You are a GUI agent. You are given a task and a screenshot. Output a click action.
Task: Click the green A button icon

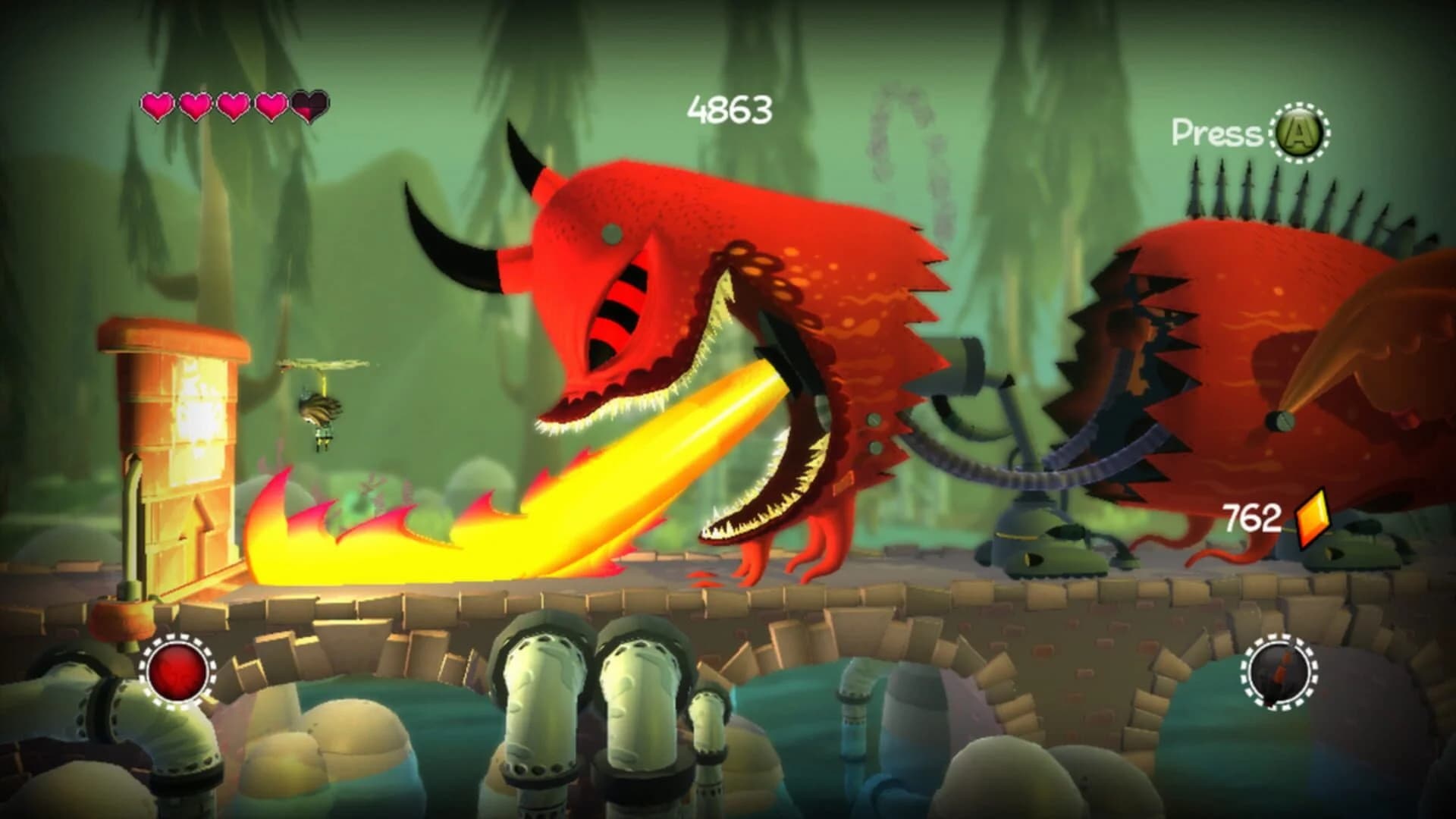pyautogui.click(x=1298, y=134)
